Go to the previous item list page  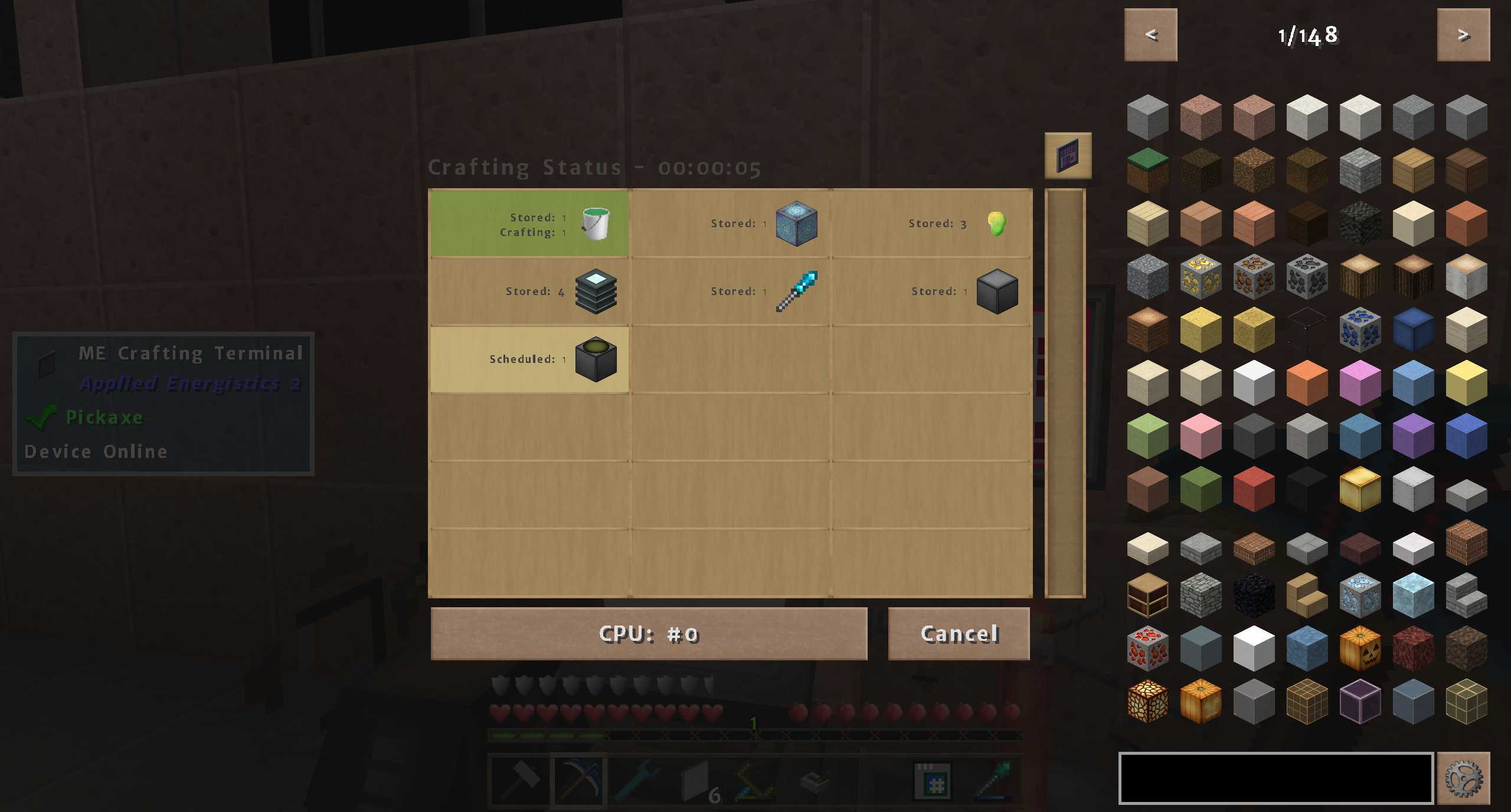(x=1150, y=35)
